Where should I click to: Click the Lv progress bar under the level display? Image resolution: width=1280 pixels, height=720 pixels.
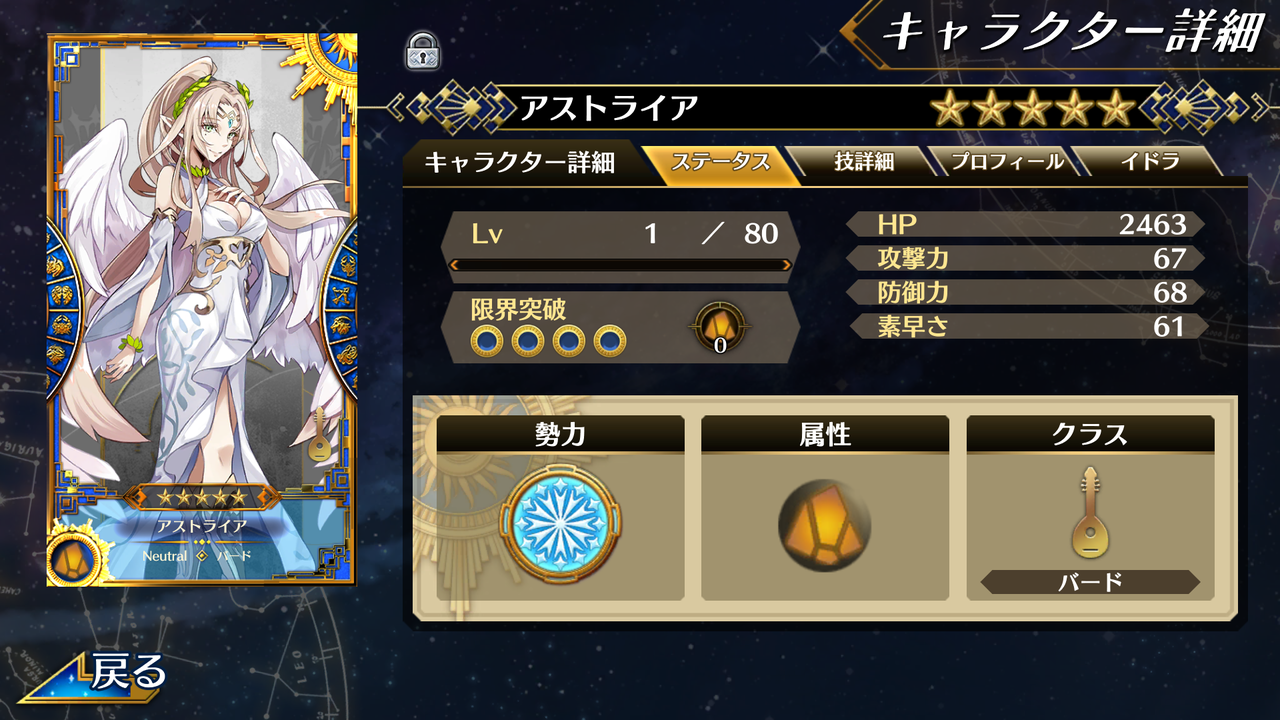coord(620,266)
